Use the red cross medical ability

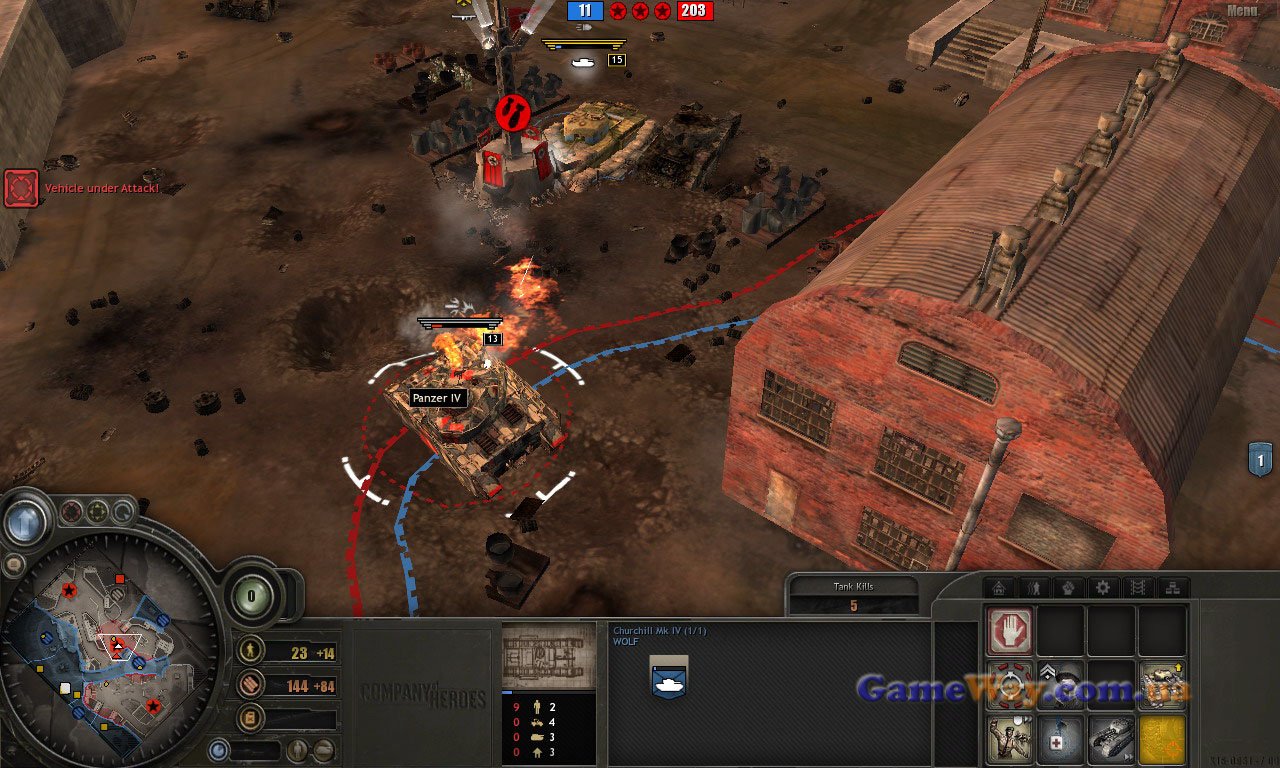(x=1060, y=740)
